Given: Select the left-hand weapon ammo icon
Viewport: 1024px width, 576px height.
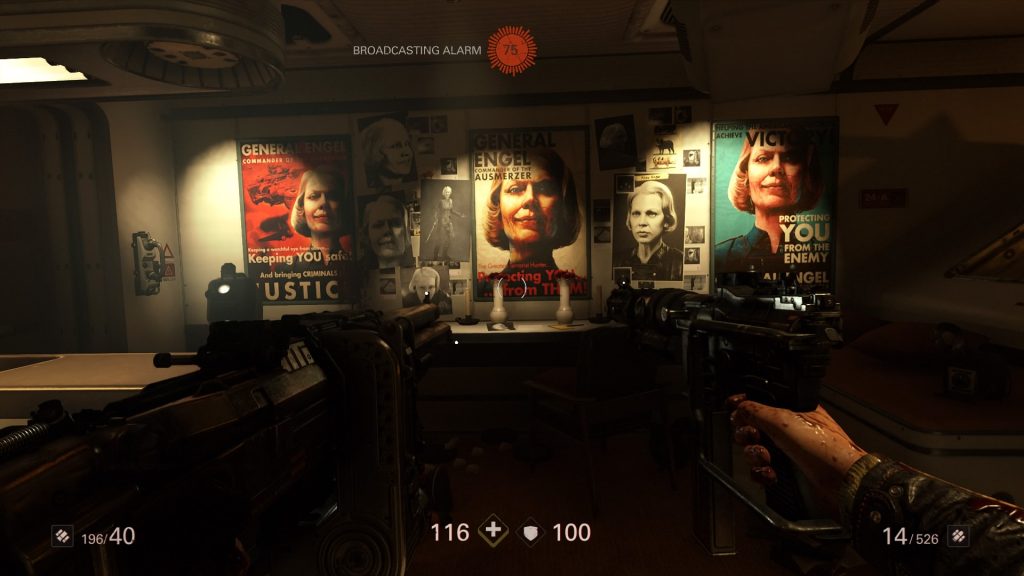Looking at the screenshot, I should click(x=62, y=537).
